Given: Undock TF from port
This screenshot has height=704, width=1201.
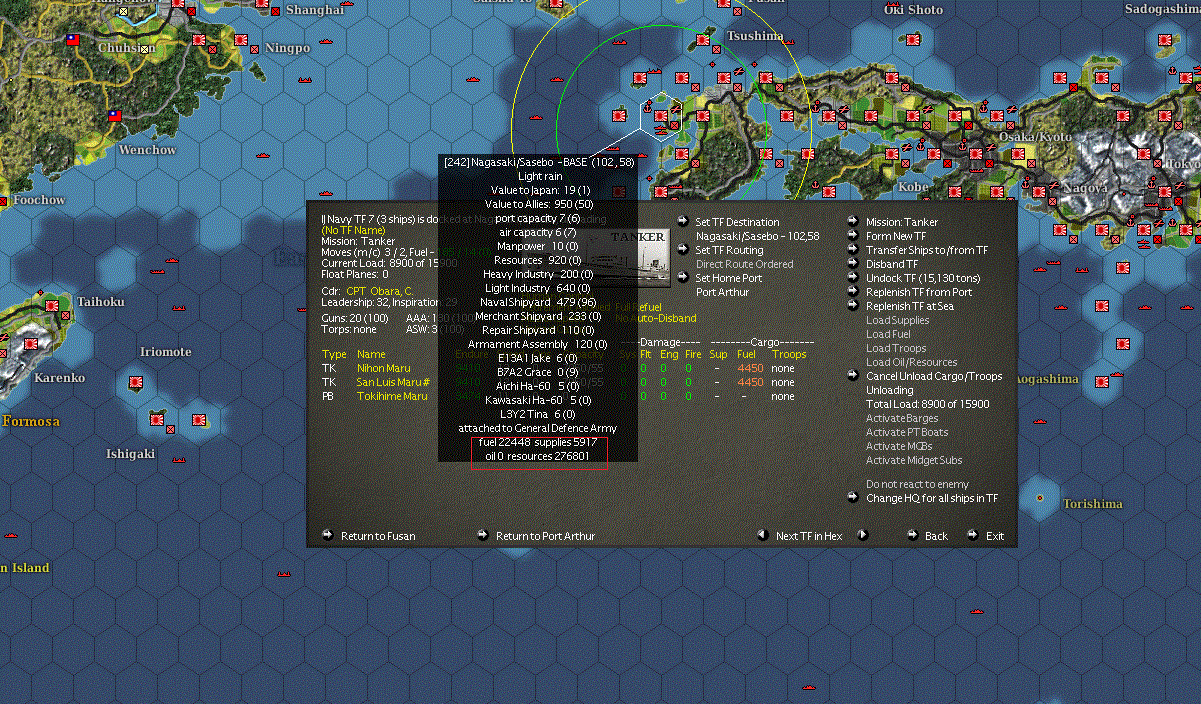Looking at the screenshot, I should [x=922, y=278].
